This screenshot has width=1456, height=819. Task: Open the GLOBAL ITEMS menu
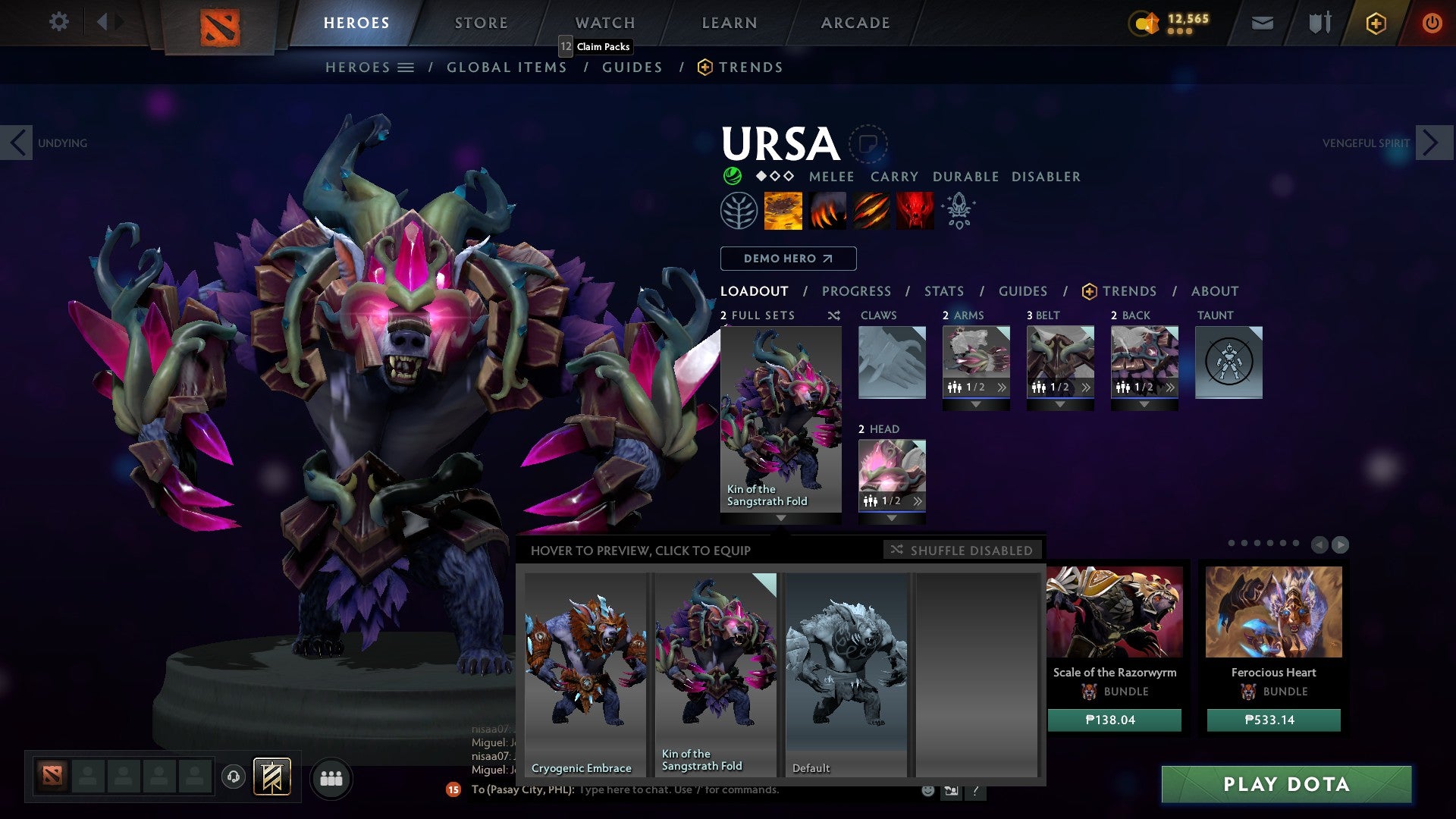507,67
